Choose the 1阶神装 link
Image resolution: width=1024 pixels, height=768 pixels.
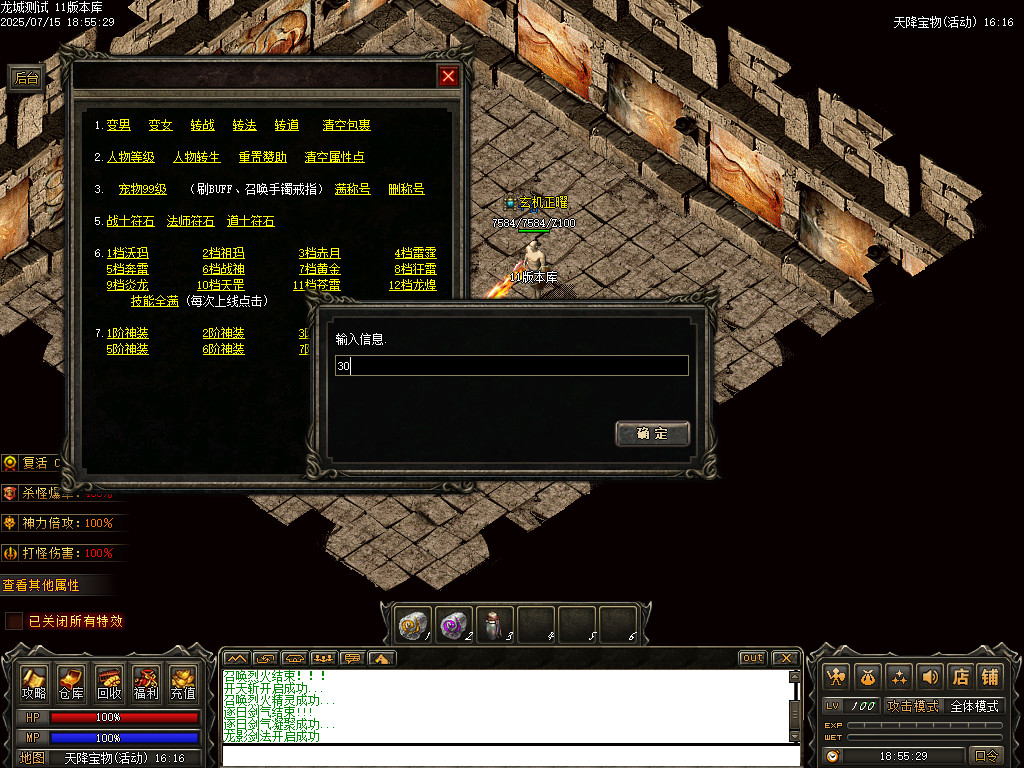point(126,333)
